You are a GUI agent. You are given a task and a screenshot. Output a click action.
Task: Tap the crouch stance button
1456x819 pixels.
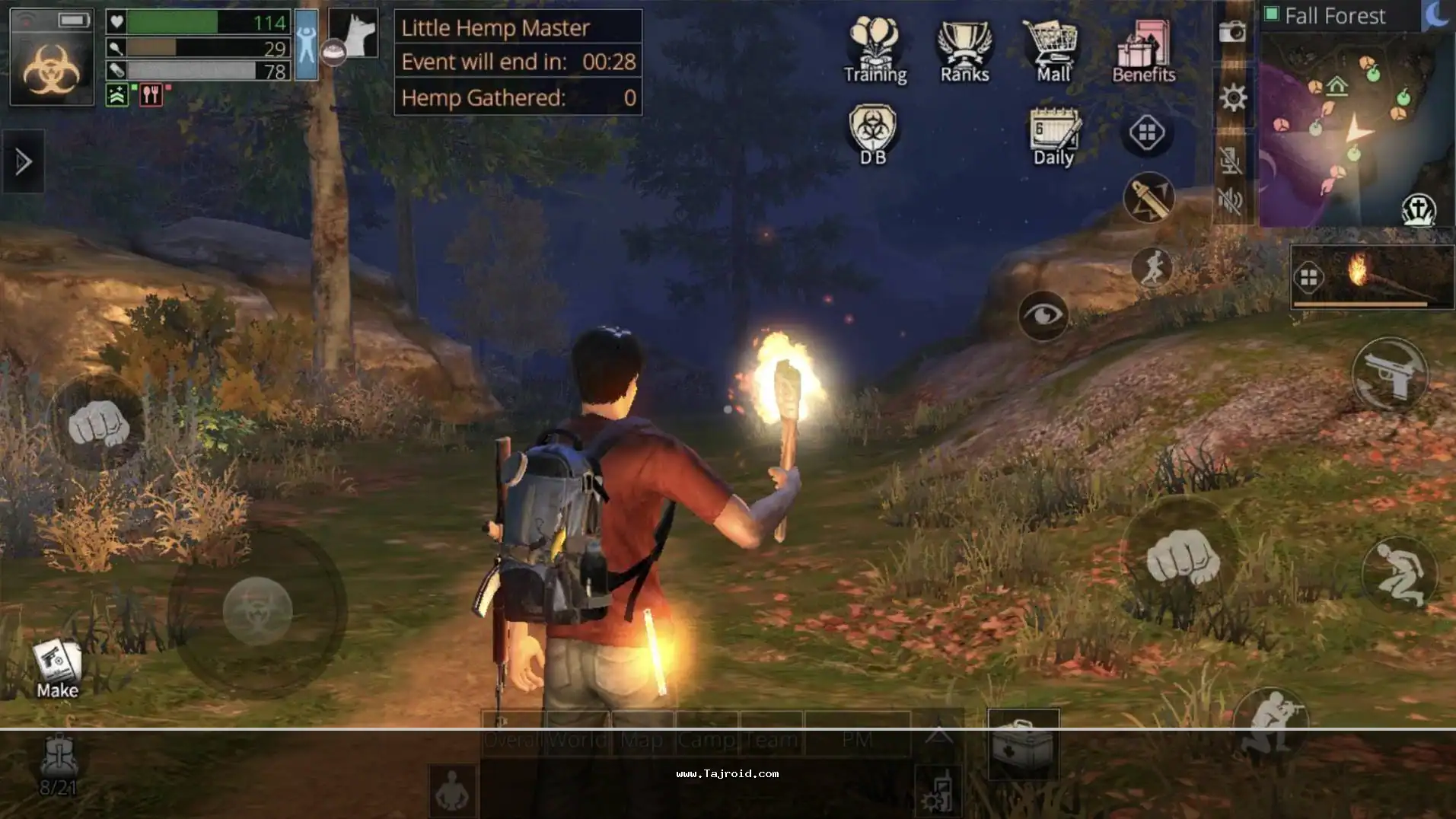click(1400, 574)
